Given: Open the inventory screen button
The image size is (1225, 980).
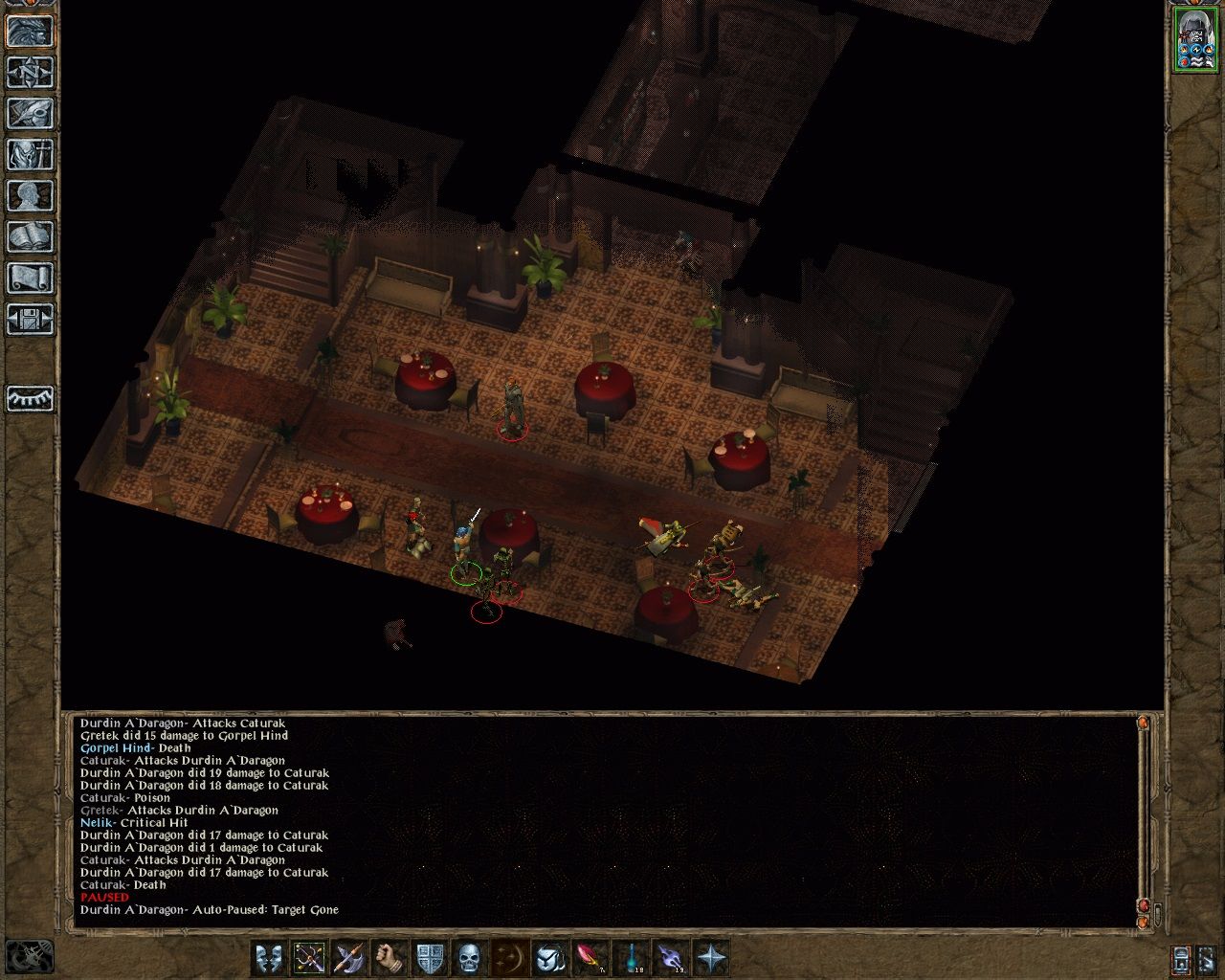Looking at the screenshot, I should (30, 155).
